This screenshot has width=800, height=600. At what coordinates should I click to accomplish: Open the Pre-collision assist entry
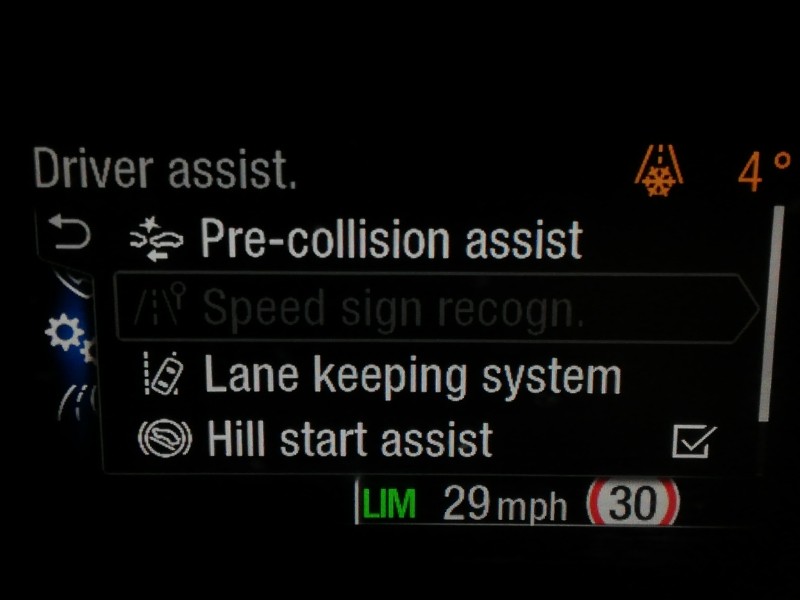click(x=390, y=241)
